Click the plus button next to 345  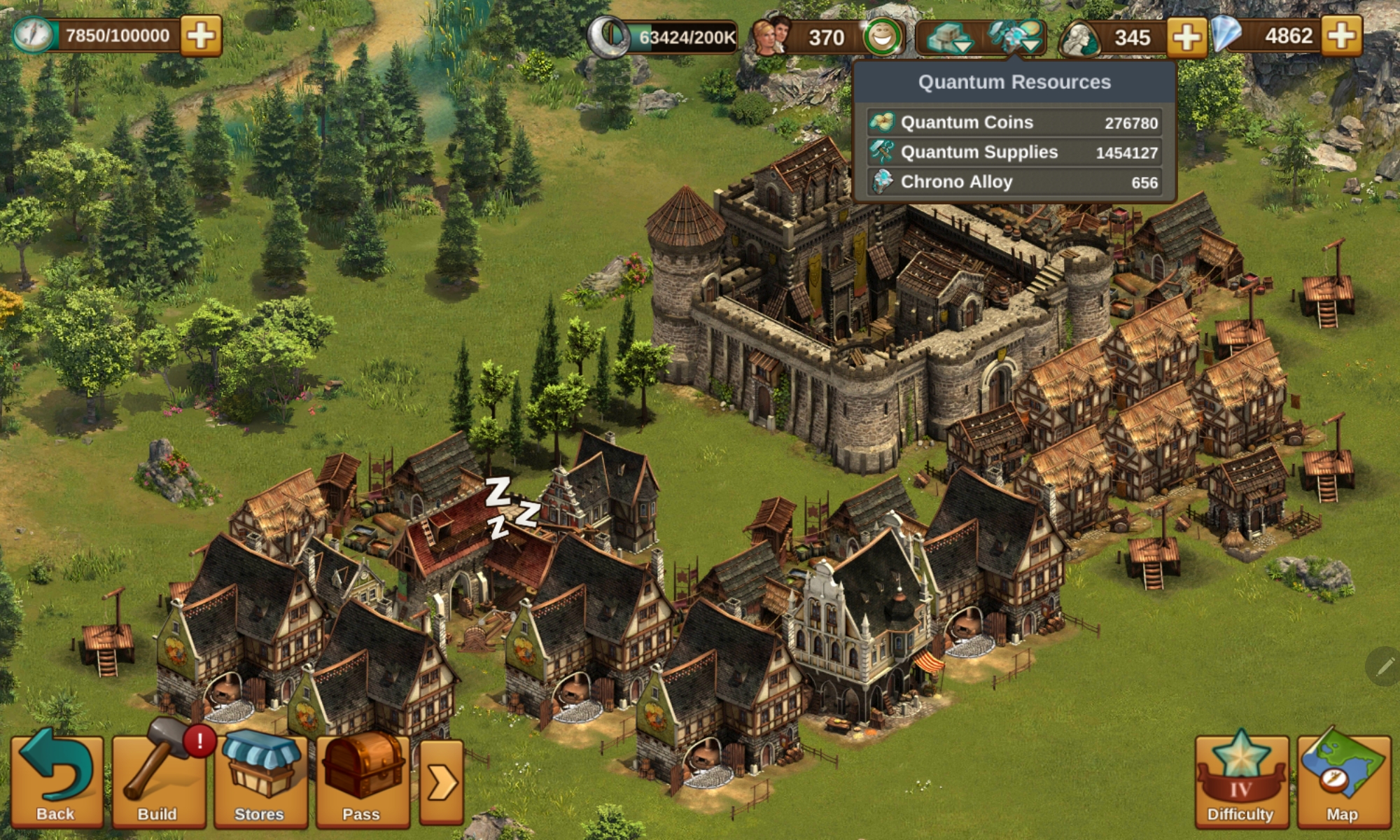(1186, 36)
